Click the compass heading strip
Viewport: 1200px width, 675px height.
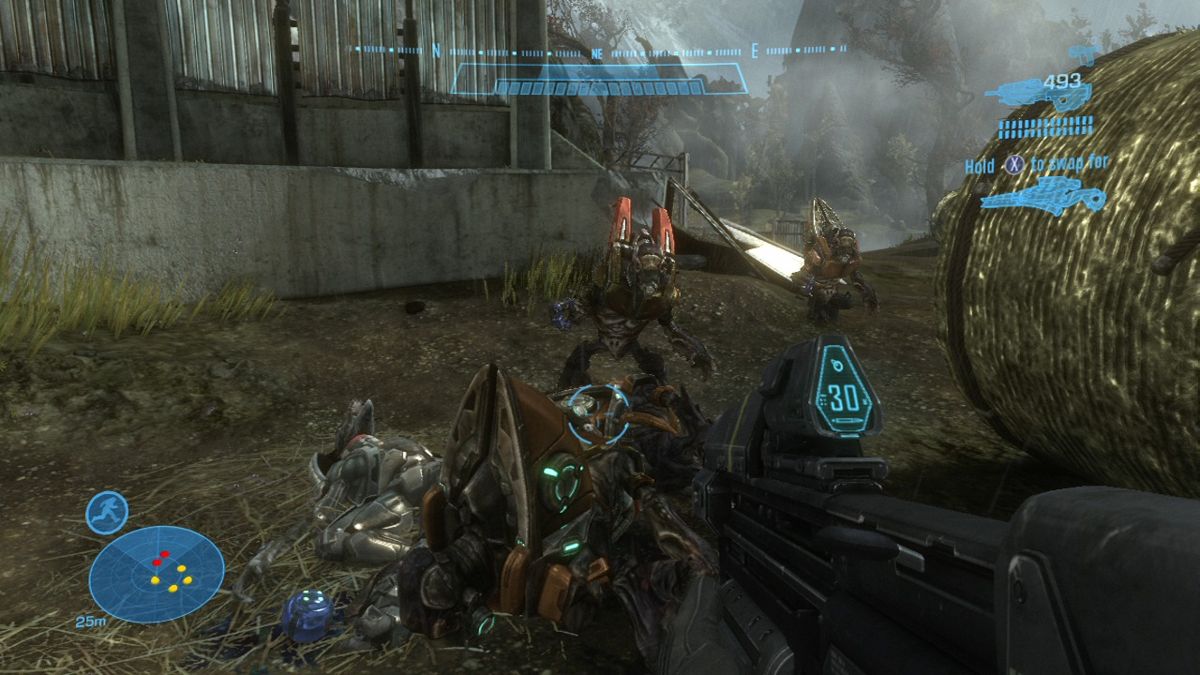[x=600, y=49]
